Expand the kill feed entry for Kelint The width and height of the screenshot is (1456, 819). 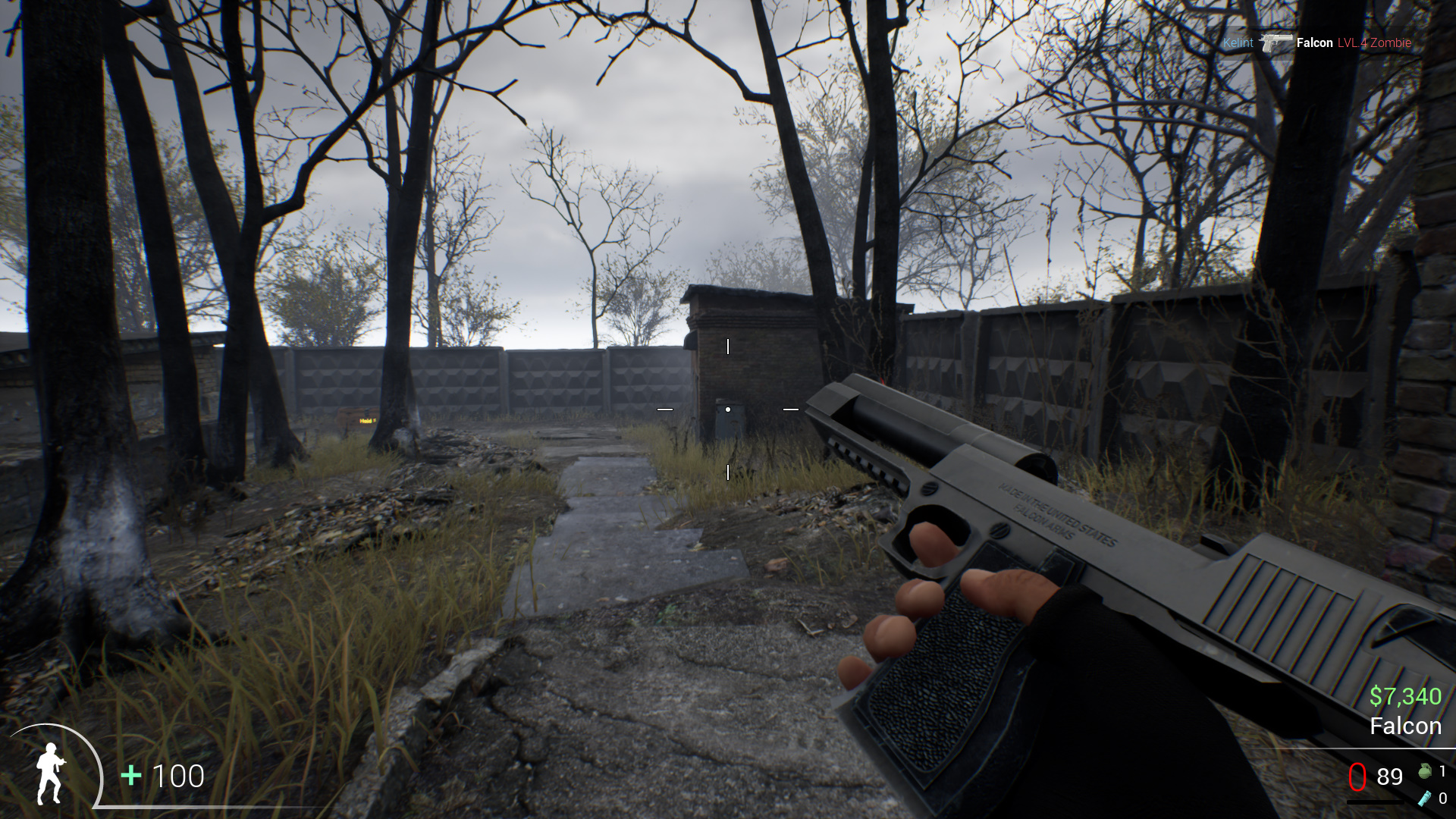1238,43
